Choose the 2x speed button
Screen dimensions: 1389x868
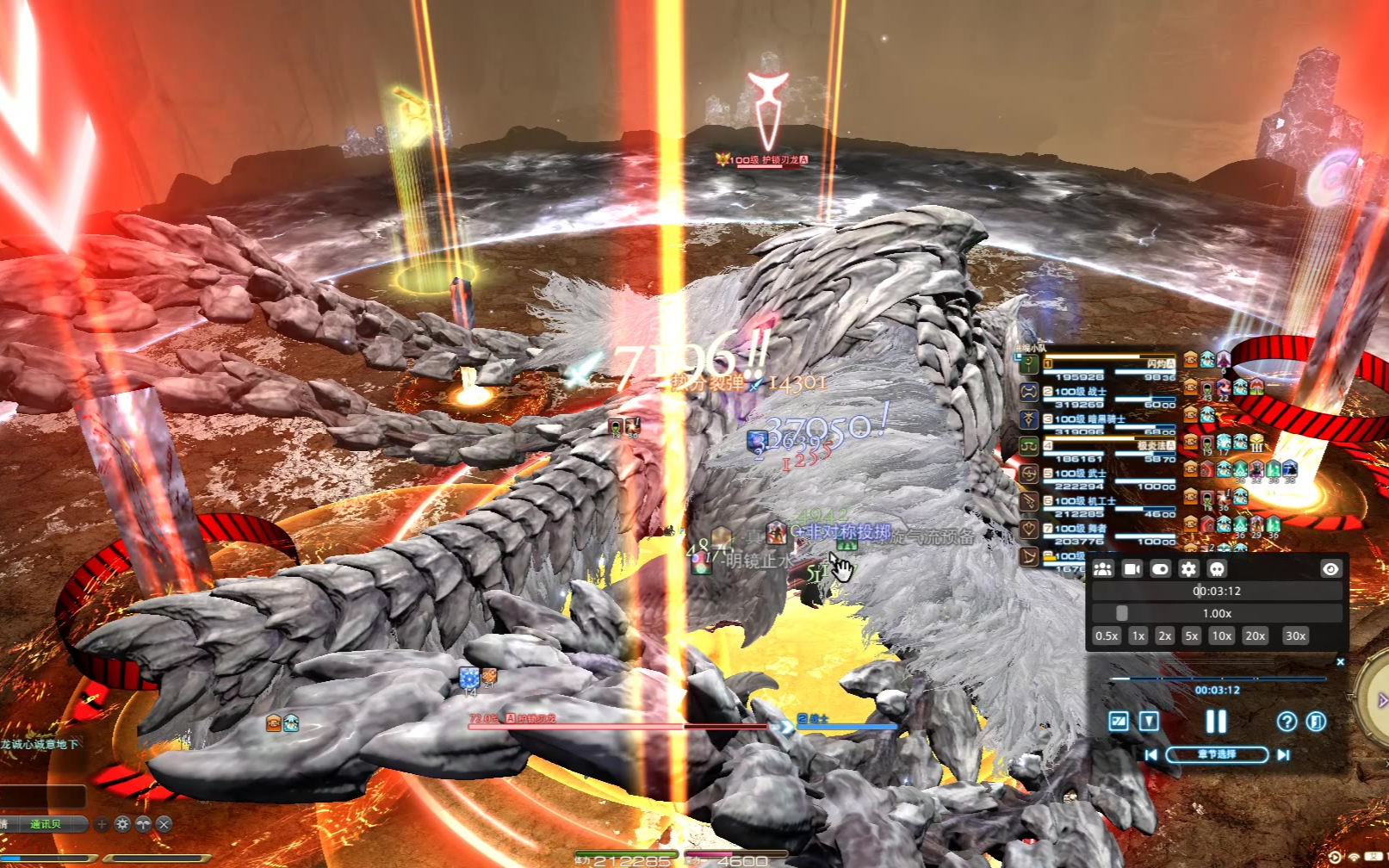(1164, 636)
